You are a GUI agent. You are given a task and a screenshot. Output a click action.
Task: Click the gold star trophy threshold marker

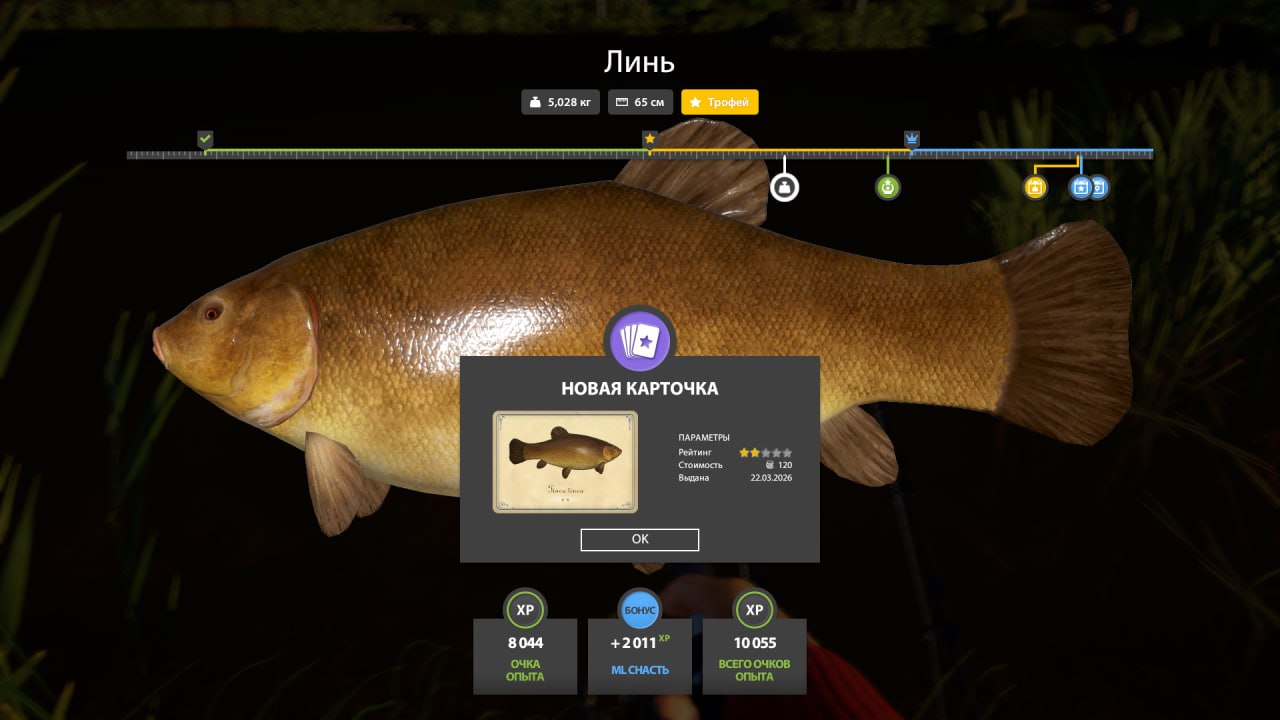pos(649,139)
